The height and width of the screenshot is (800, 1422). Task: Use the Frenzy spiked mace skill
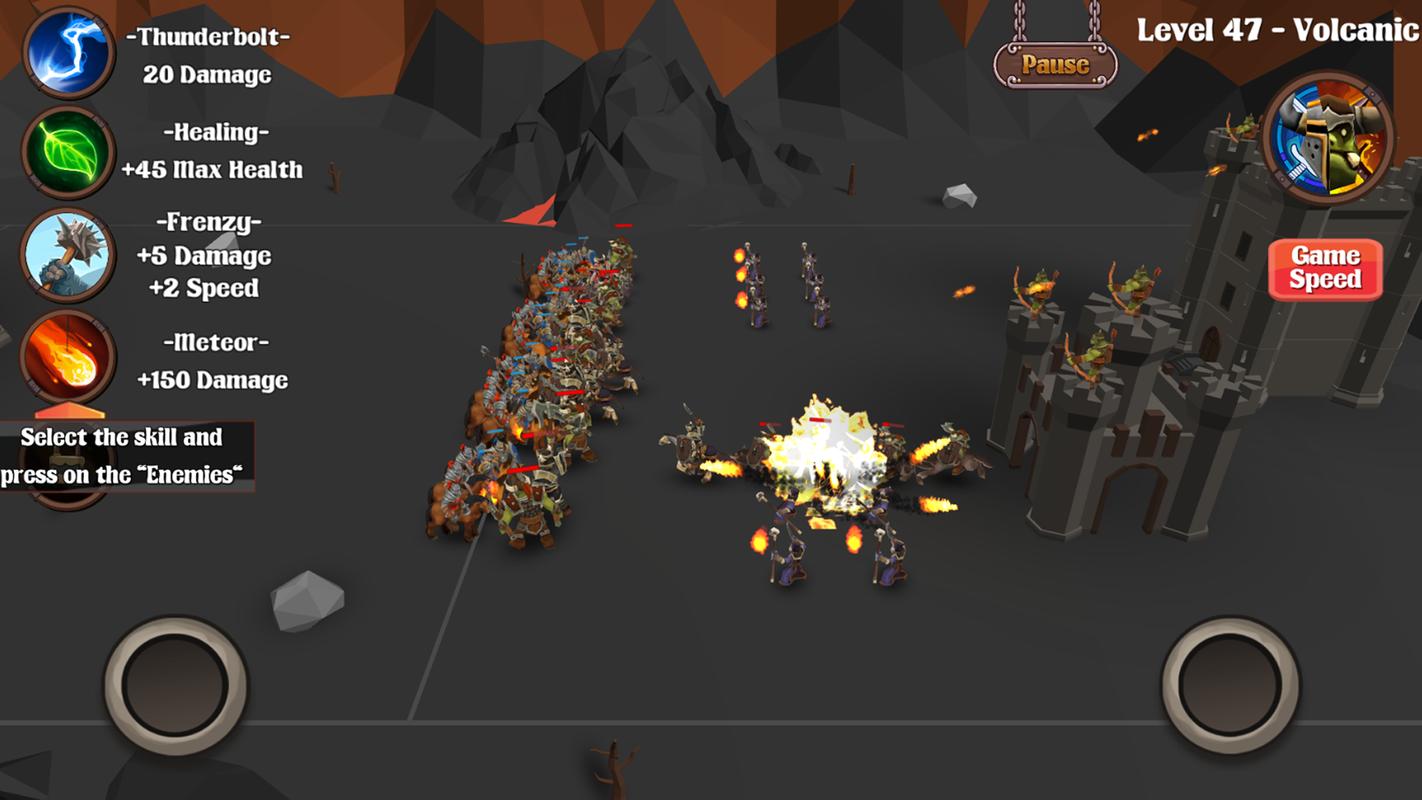point(69,255)
